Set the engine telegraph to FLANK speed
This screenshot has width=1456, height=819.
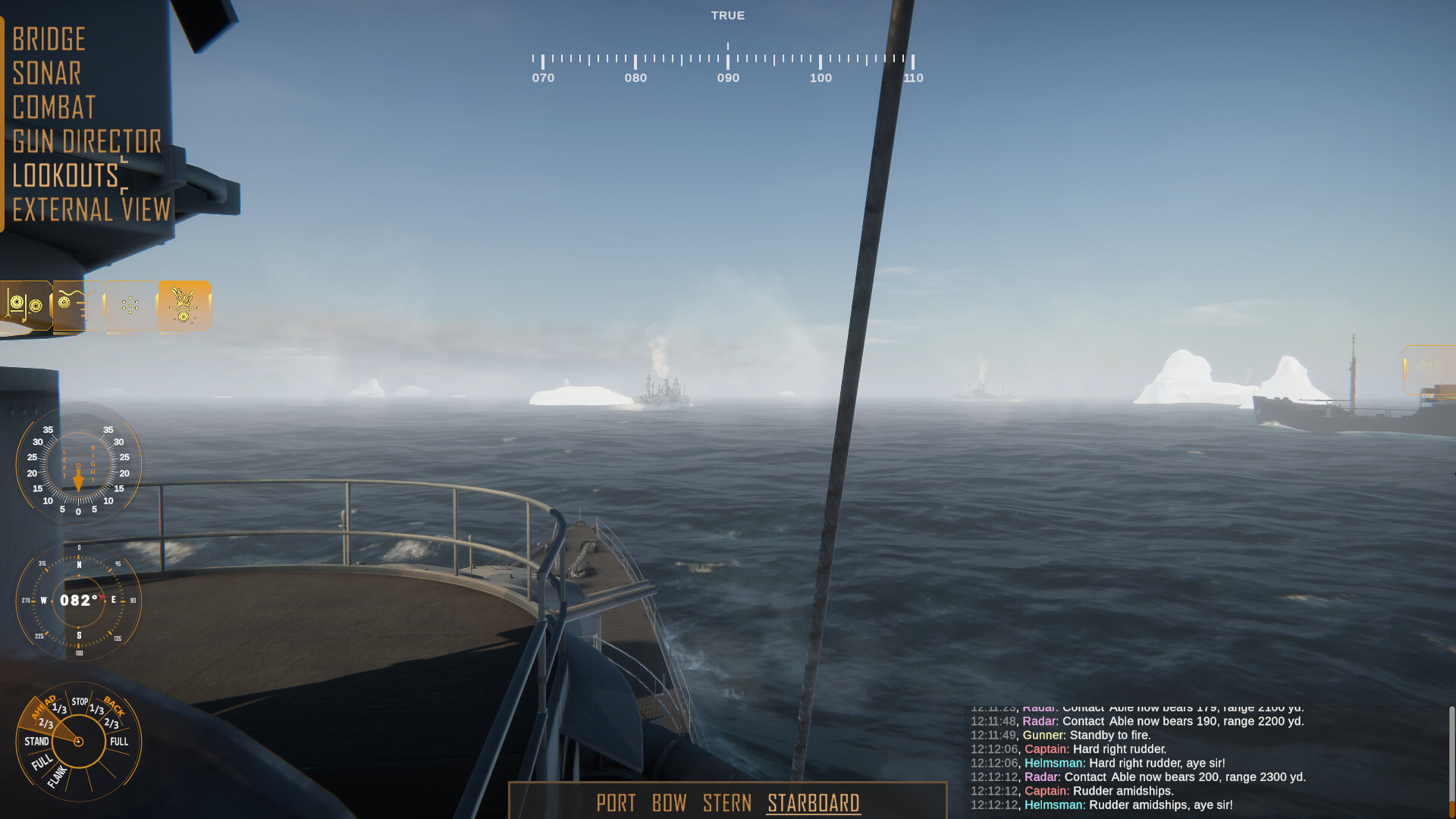coord(57,776)
